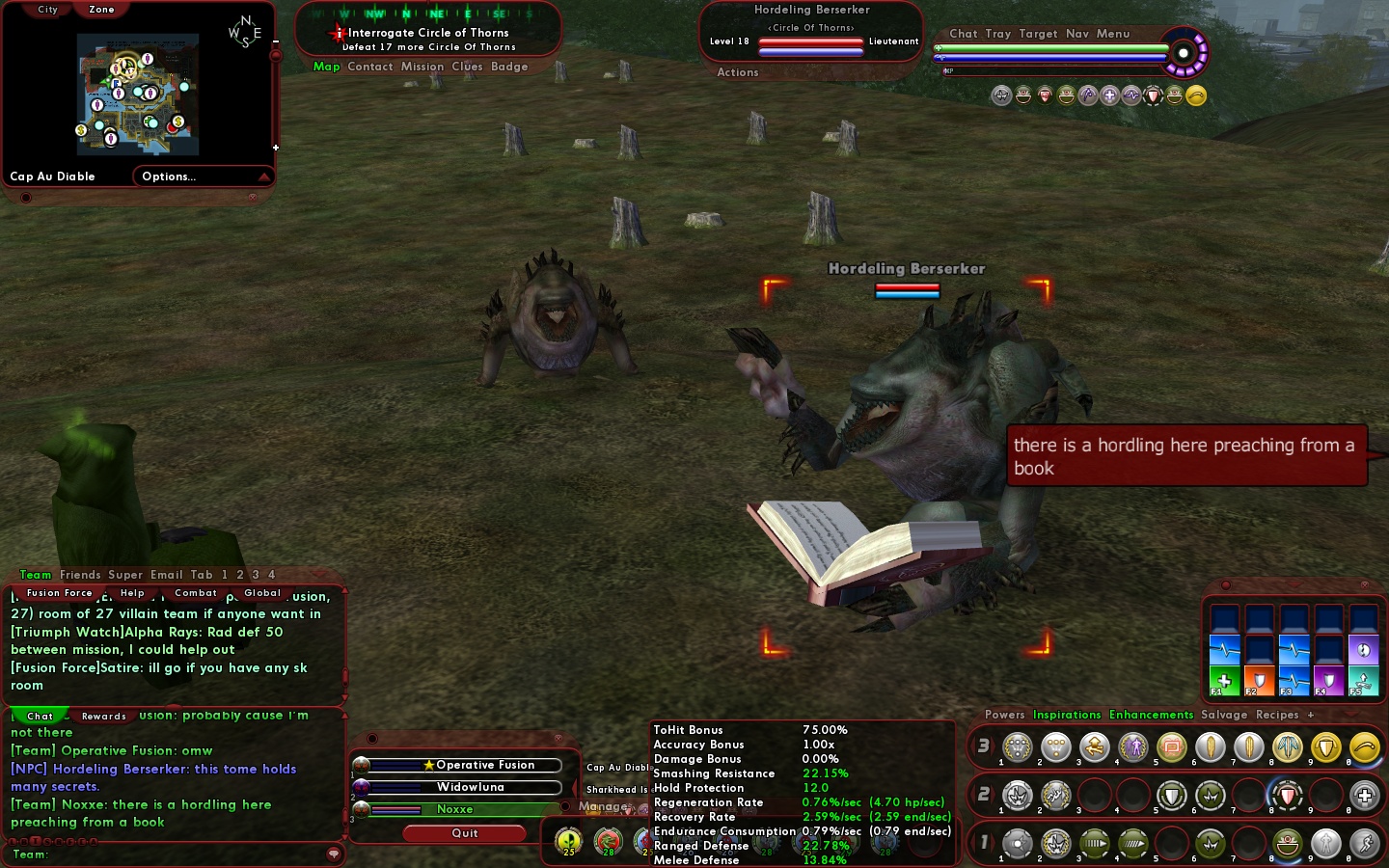Open the minimap Options dropdown
The image size is (1389, 868).
203,176
